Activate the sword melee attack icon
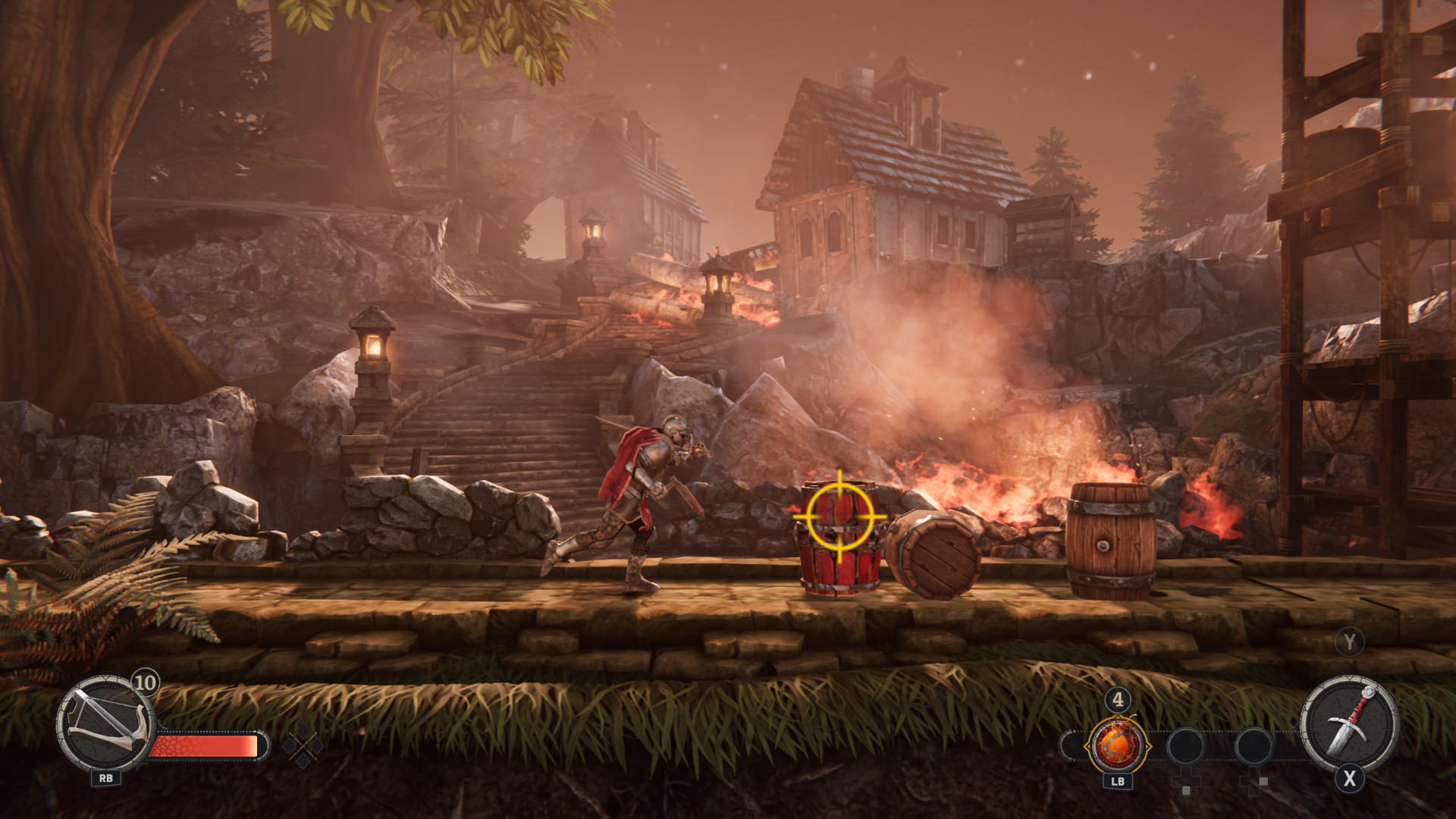Screen dimensions: 1456x819 click(x=1349, y=723)
